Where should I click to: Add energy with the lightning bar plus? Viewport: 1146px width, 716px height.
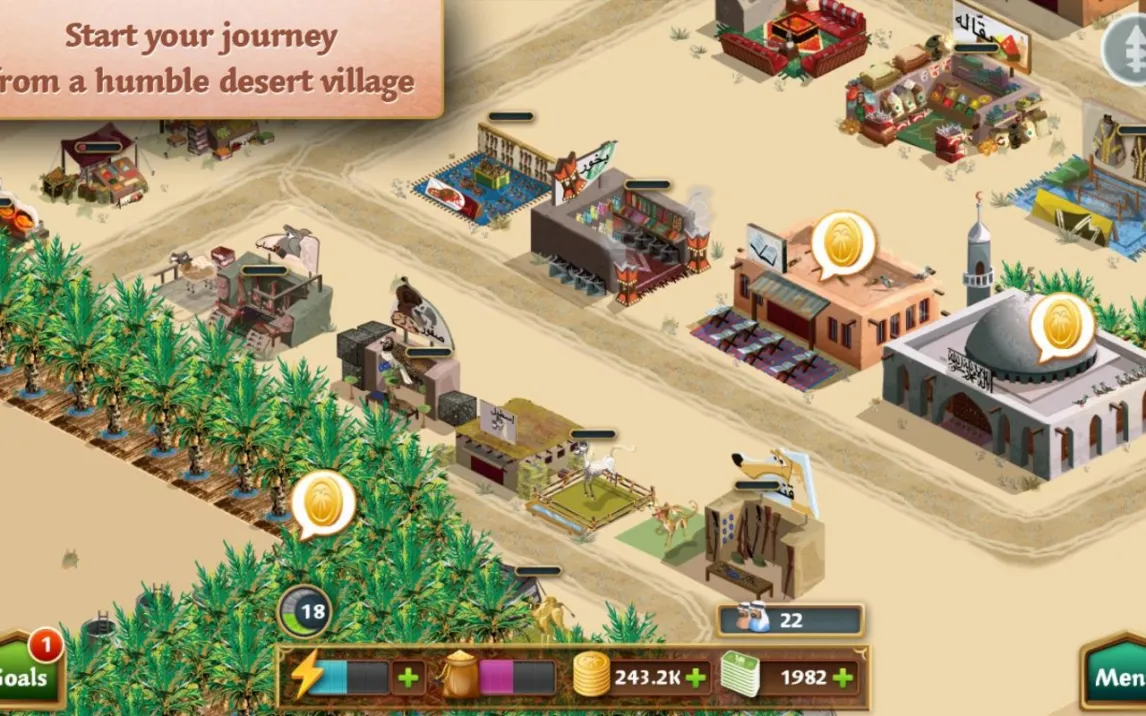click(408, 677)
